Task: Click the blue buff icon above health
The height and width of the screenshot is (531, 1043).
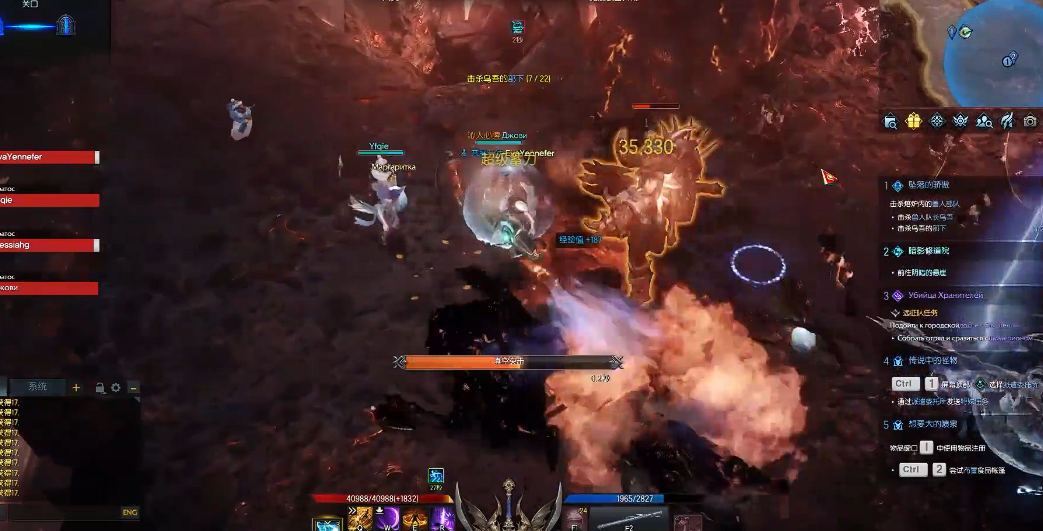Action: (436, 475)
